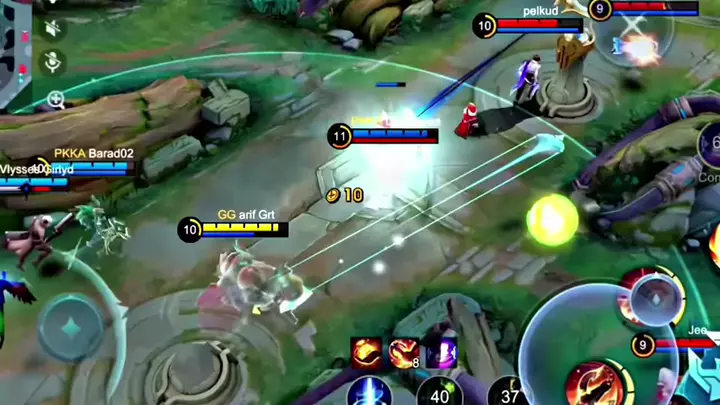
Task: Click the magnifying glass zoom icon
Action: [55, 99]
